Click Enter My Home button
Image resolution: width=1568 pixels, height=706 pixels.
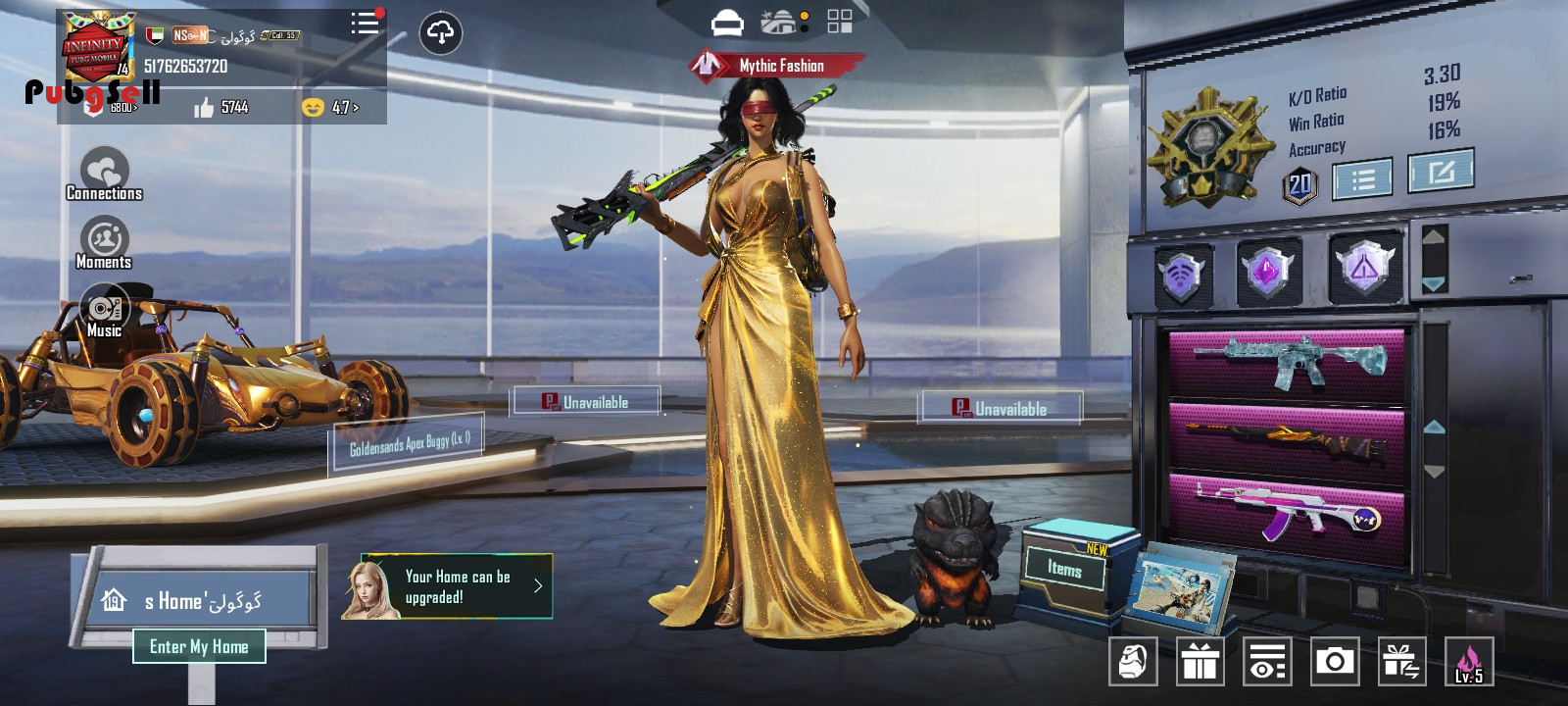pos(199,646)
